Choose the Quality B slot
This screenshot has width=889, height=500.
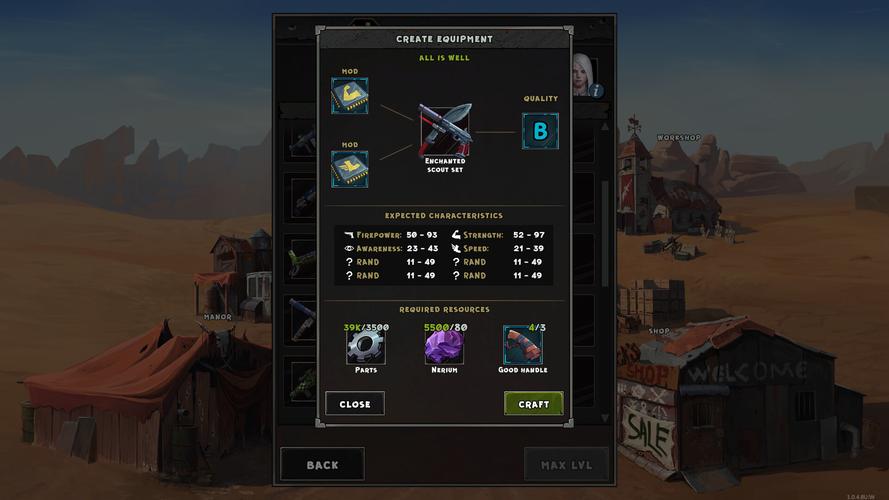point(540,131)
